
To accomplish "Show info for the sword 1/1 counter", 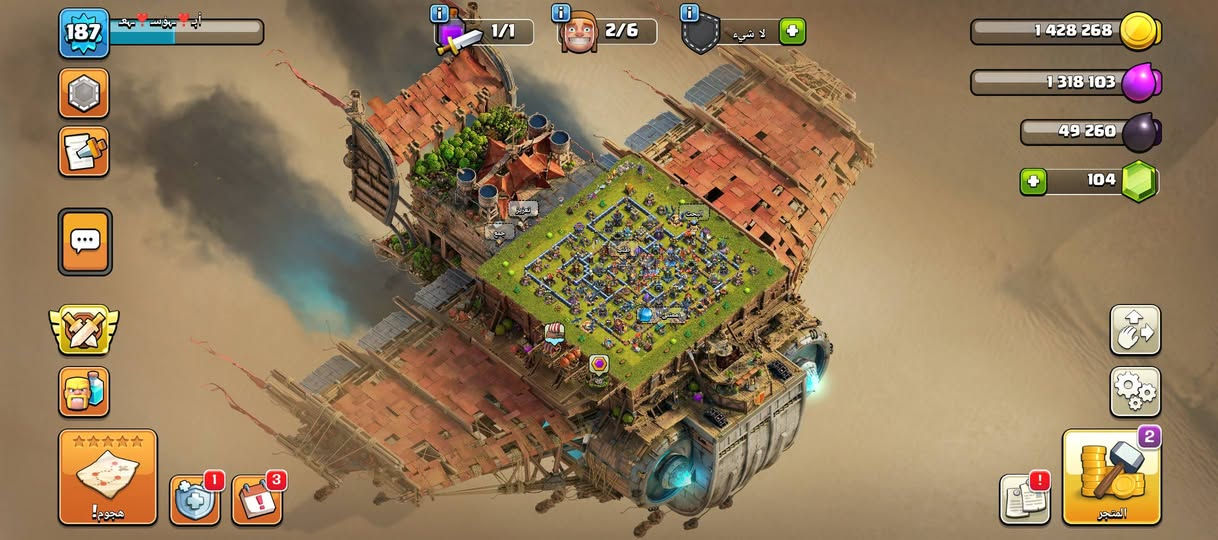I will (438, 14).
